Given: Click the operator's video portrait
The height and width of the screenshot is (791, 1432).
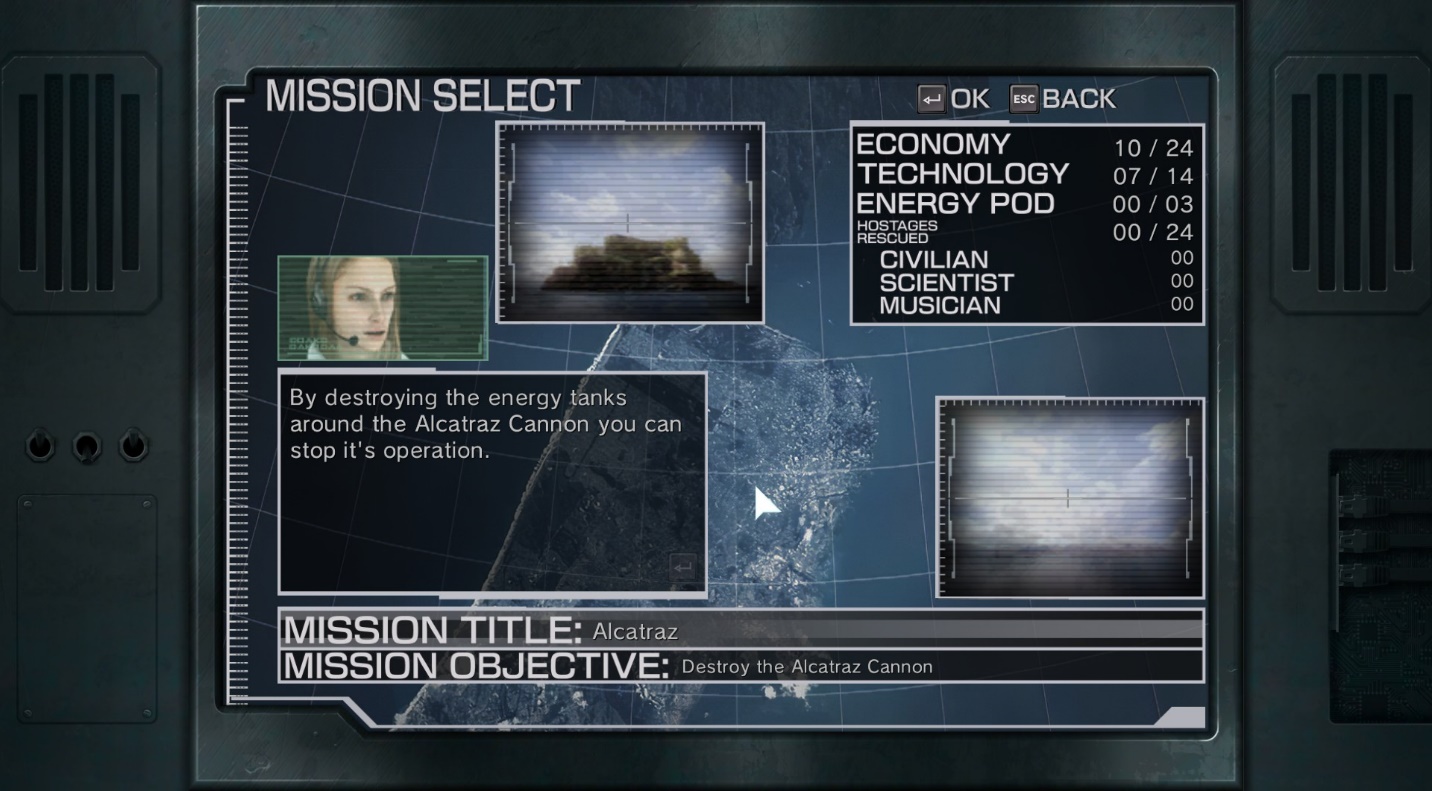Looking at the screenshot, I should click(x=382, y=307).
